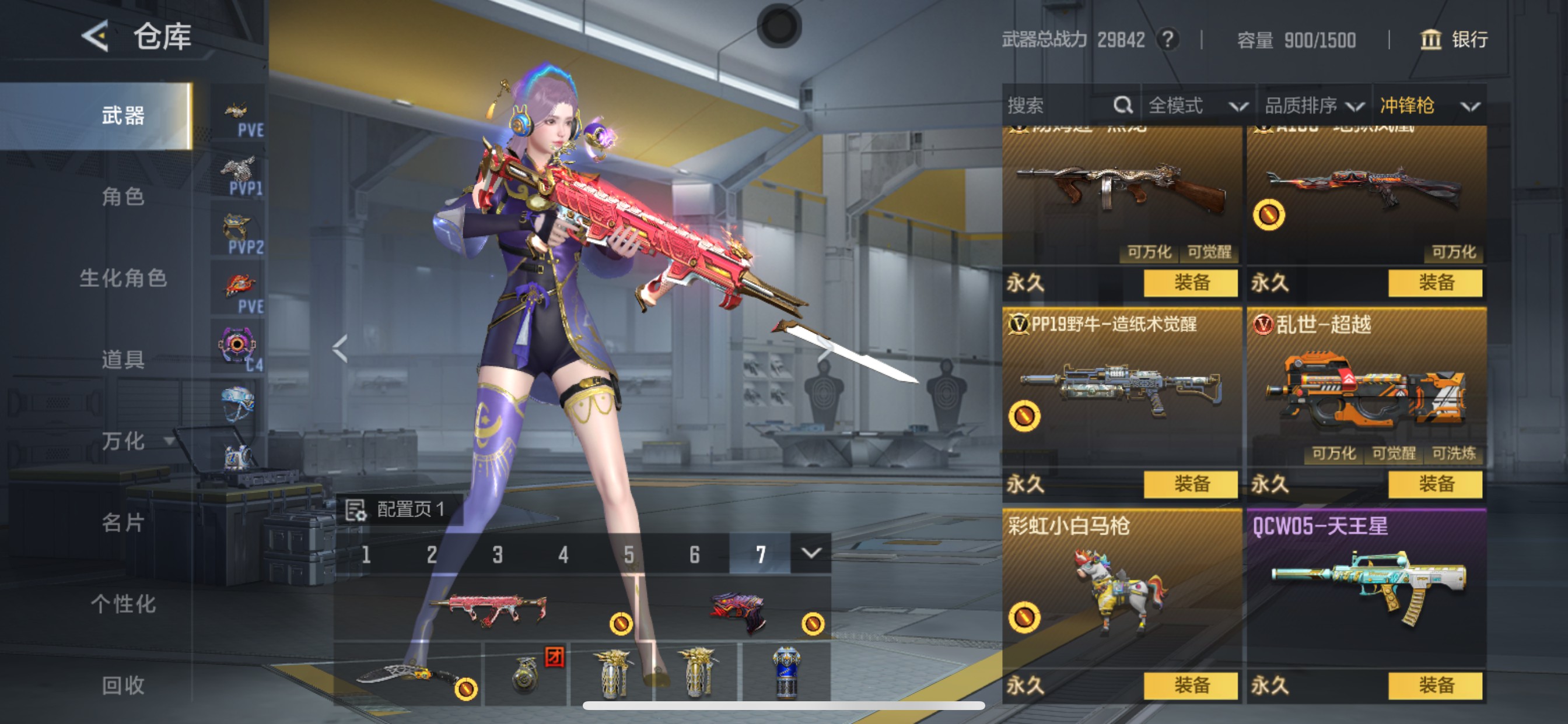The image size is (1568, 724).
Task: Equip the PP19野牛-造纸术觉醒 weapon
Action: (x=1191, y=484)
